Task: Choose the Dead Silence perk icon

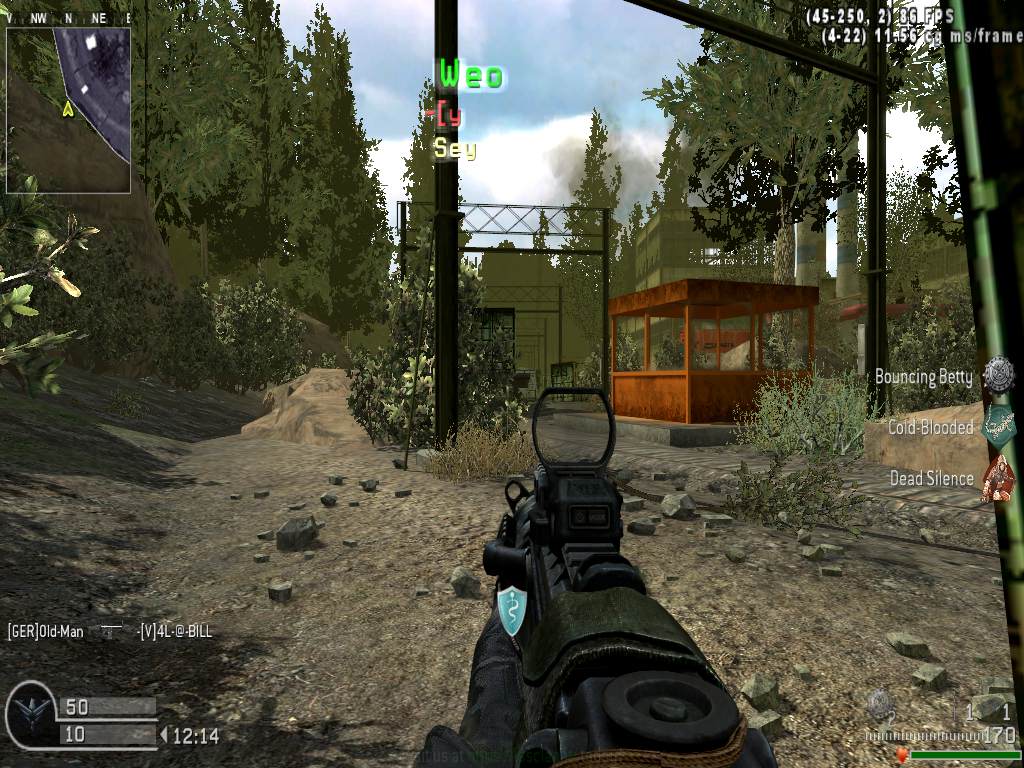Action: [x=997, y=478]
